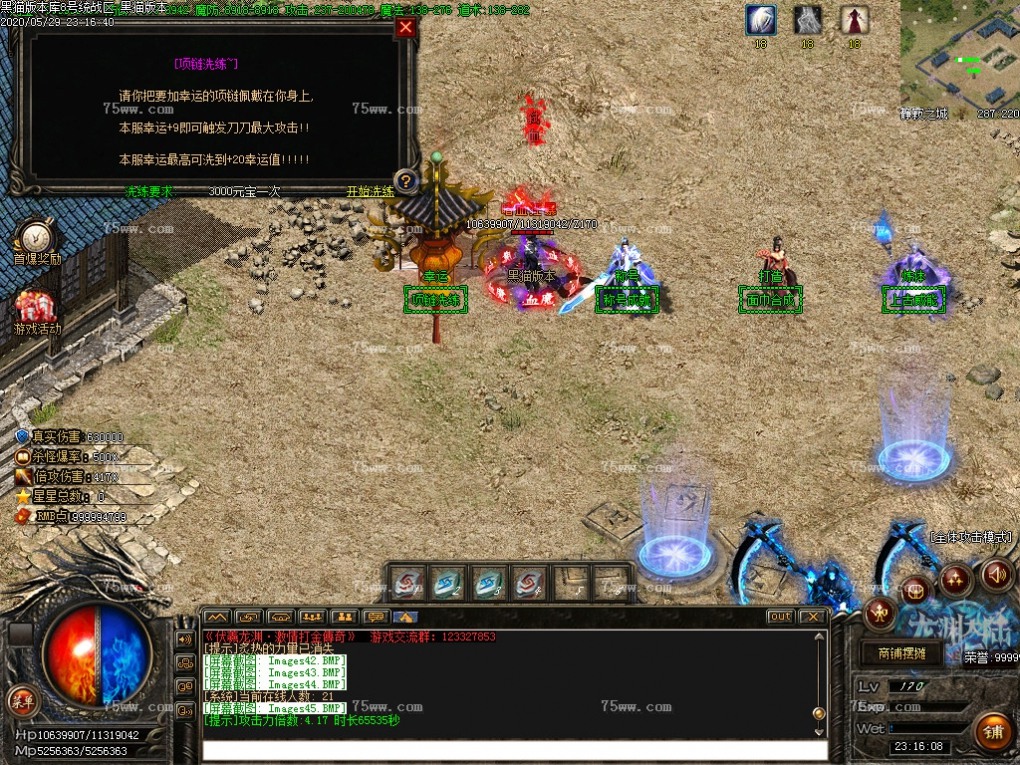1020x765 pixels.
Task: Close the necklace refining dialog
Action: (405, 28)
